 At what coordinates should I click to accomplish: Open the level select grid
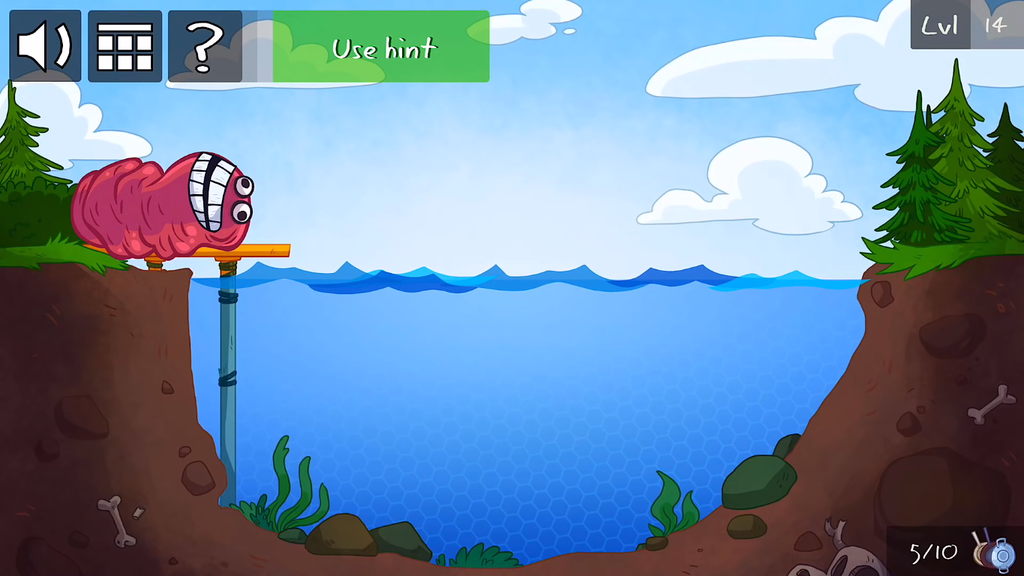pos(125,46)
